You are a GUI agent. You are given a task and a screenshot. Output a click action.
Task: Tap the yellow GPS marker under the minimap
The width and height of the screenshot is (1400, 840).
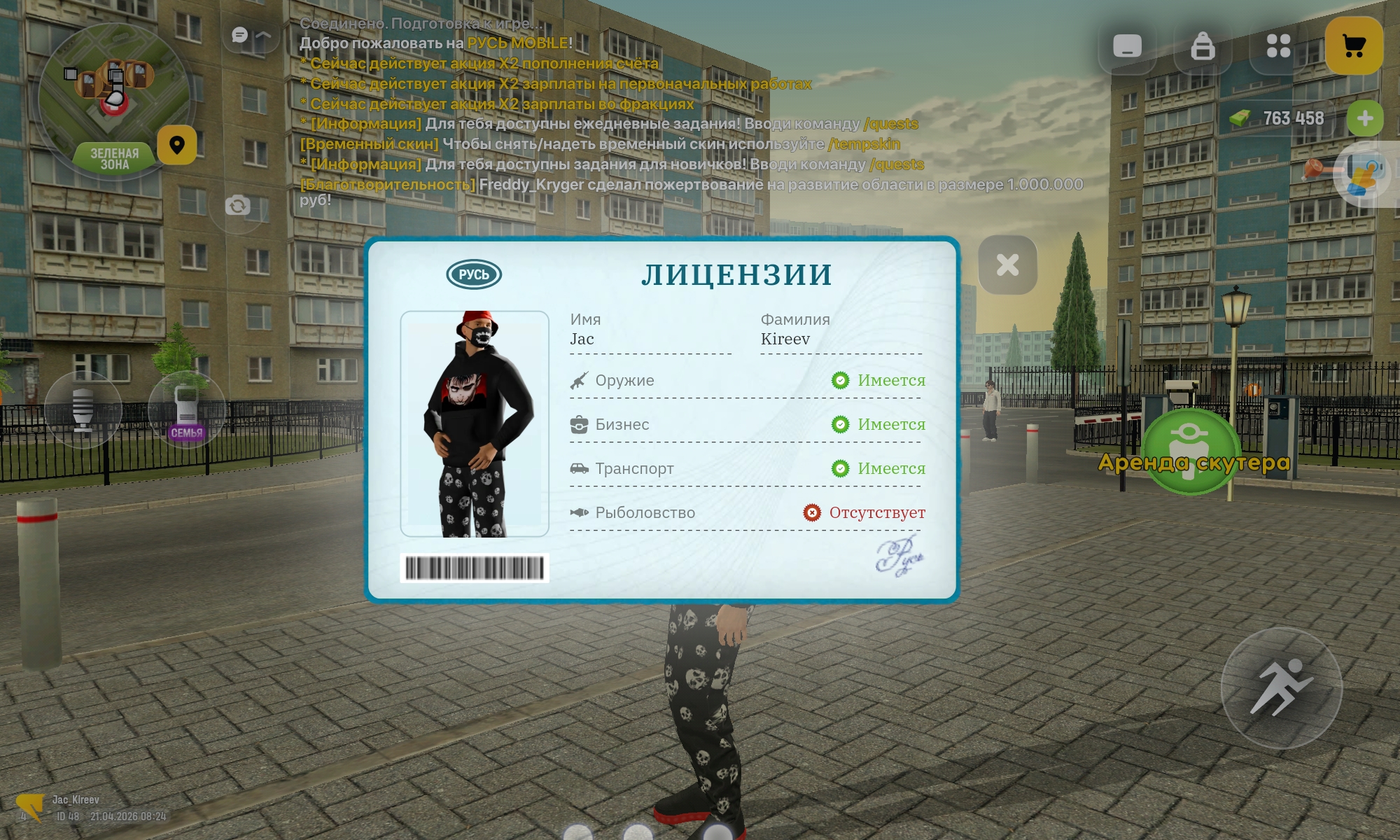pyautogui.click(x=178, y=143)
